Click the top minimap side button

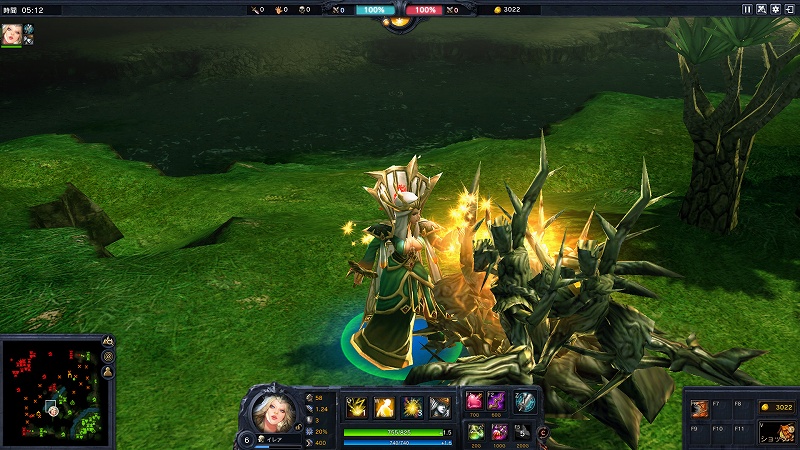[108, 342]
